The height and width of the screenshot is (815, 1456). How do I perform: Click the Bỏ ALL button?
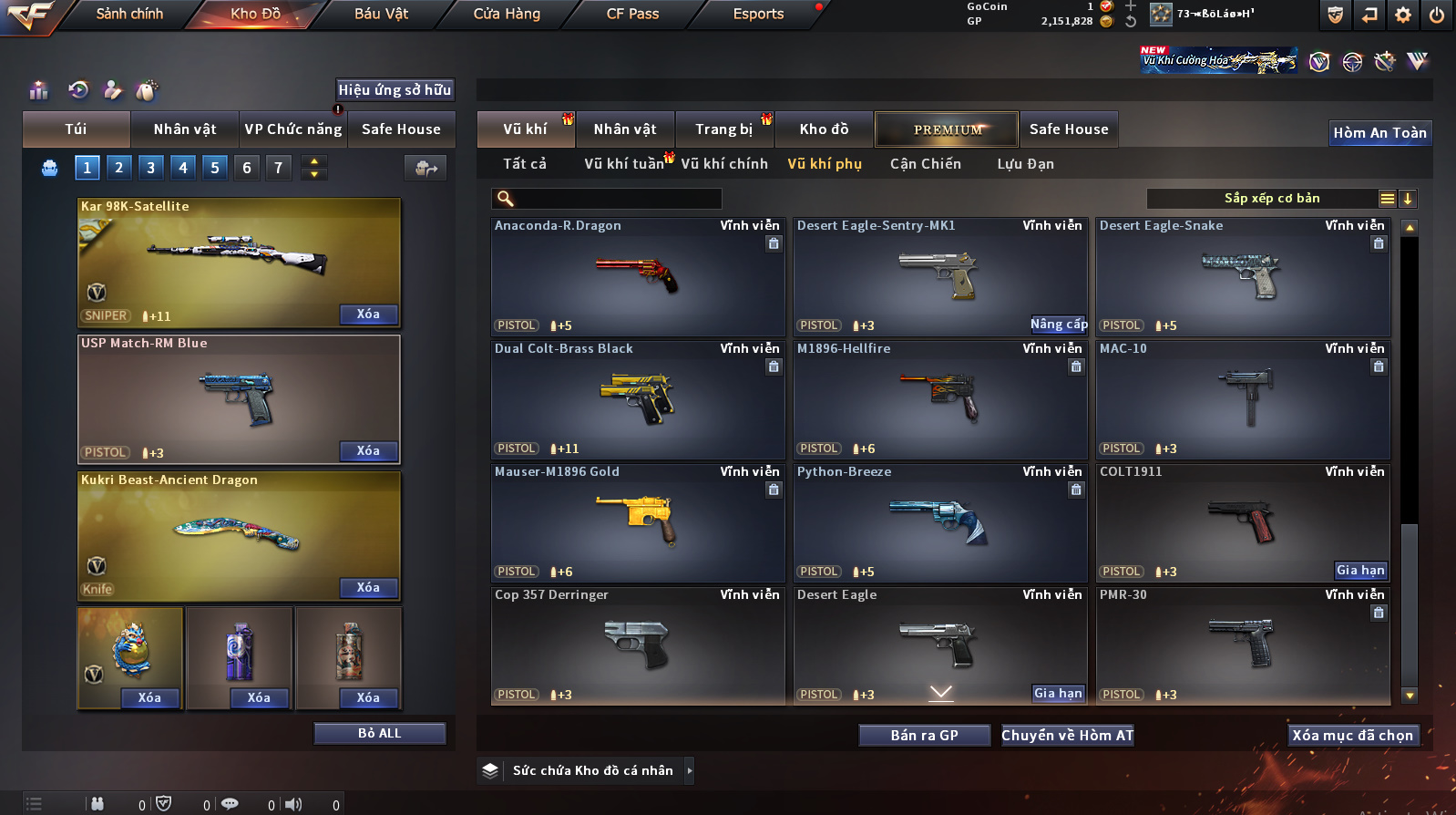pyautogui.click(x=379, y=734)
